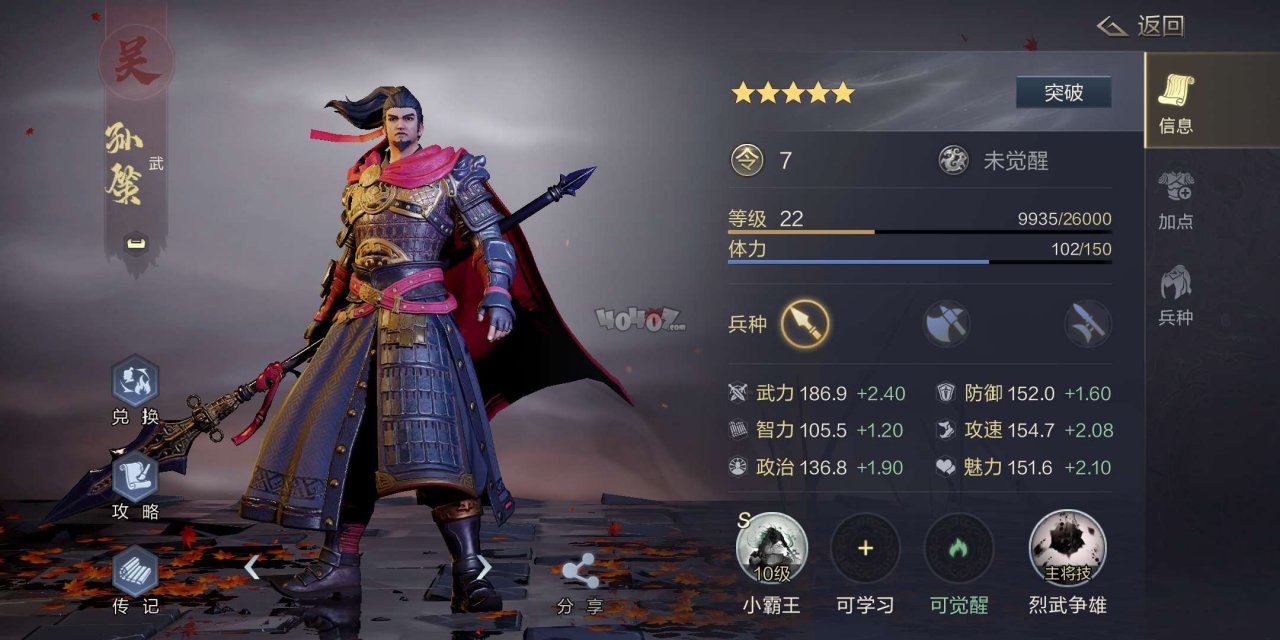Open the 可觉醒 awakening skill slot
1280x640 pixels.
point(959,549)
